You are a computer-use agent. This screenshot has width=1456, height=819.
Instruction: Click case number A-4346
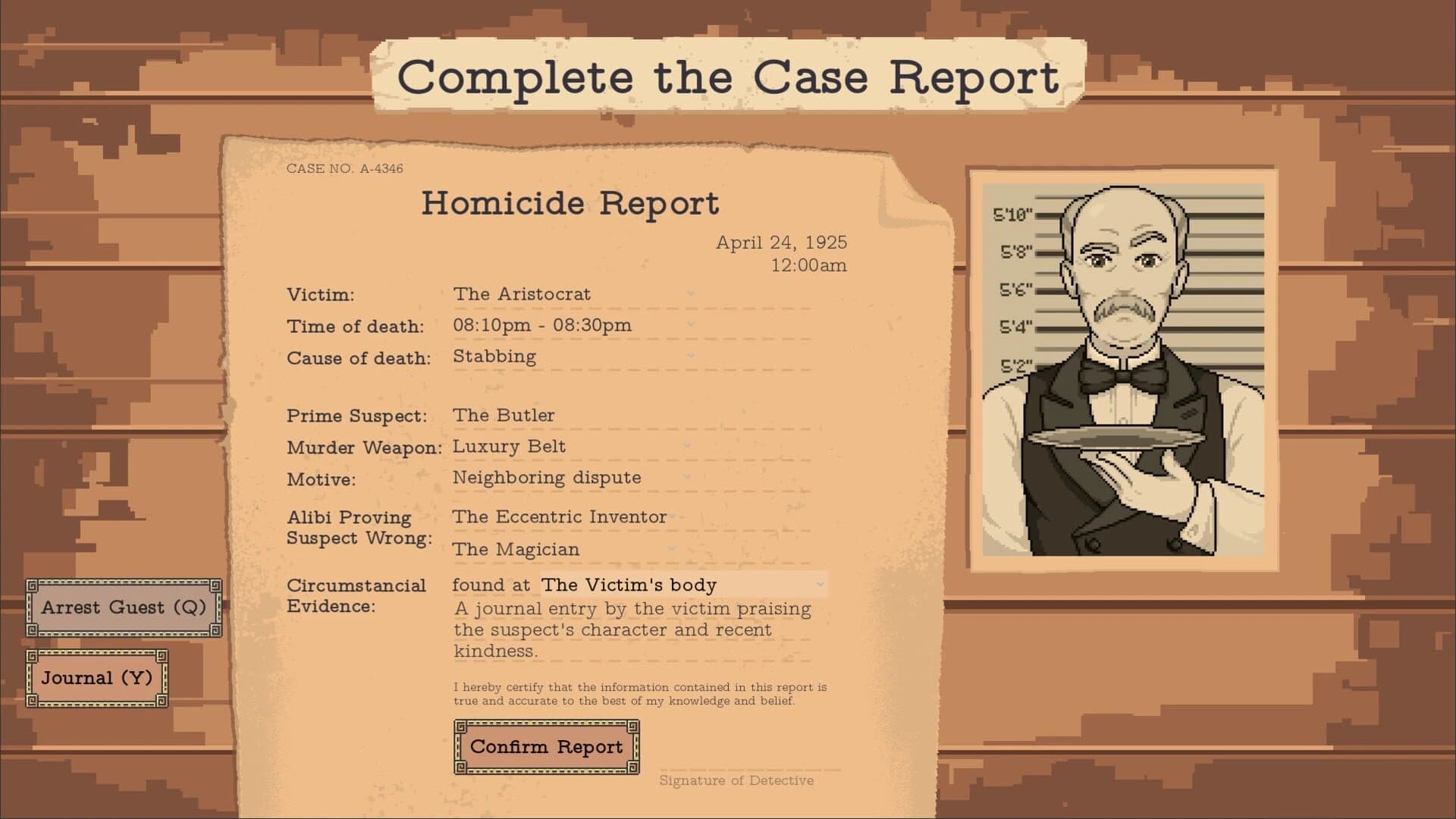coord(344,170)
